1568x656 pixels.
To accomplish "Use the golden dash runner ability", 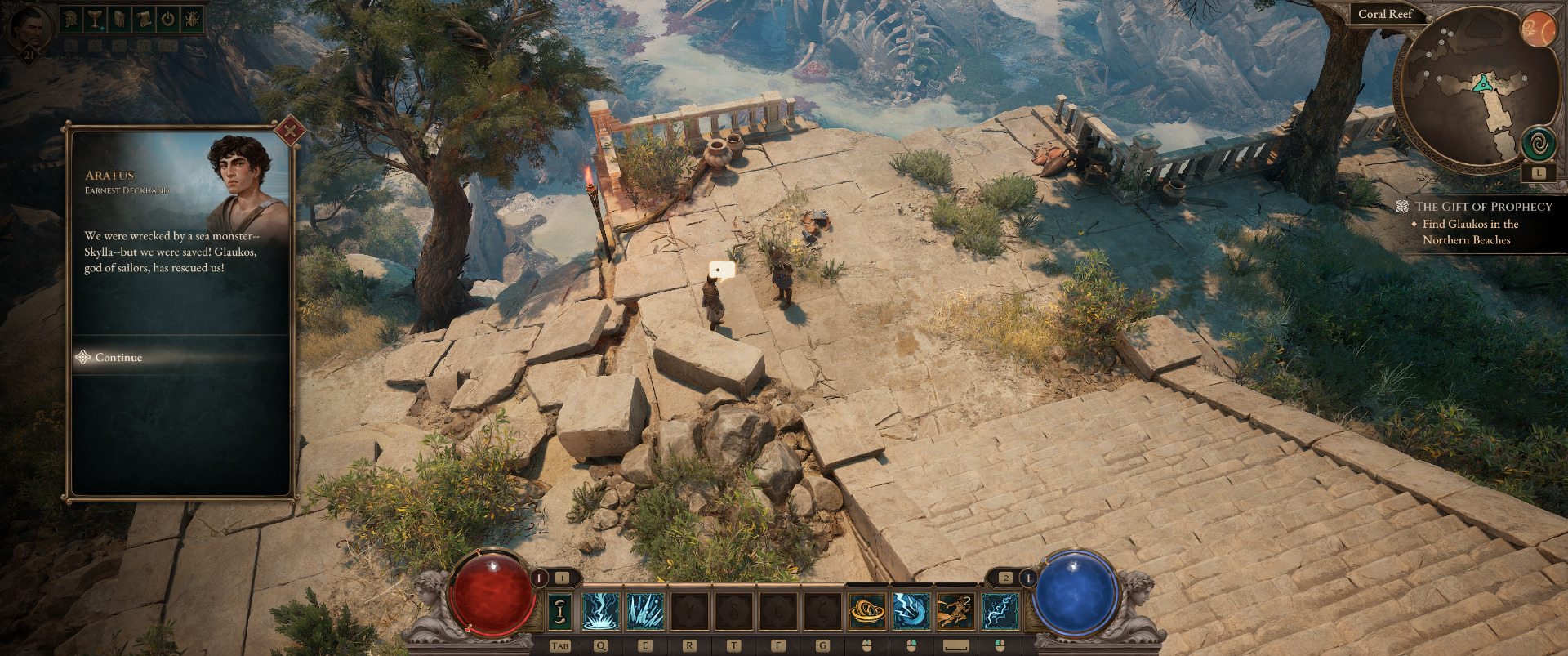I will [955, 611].
